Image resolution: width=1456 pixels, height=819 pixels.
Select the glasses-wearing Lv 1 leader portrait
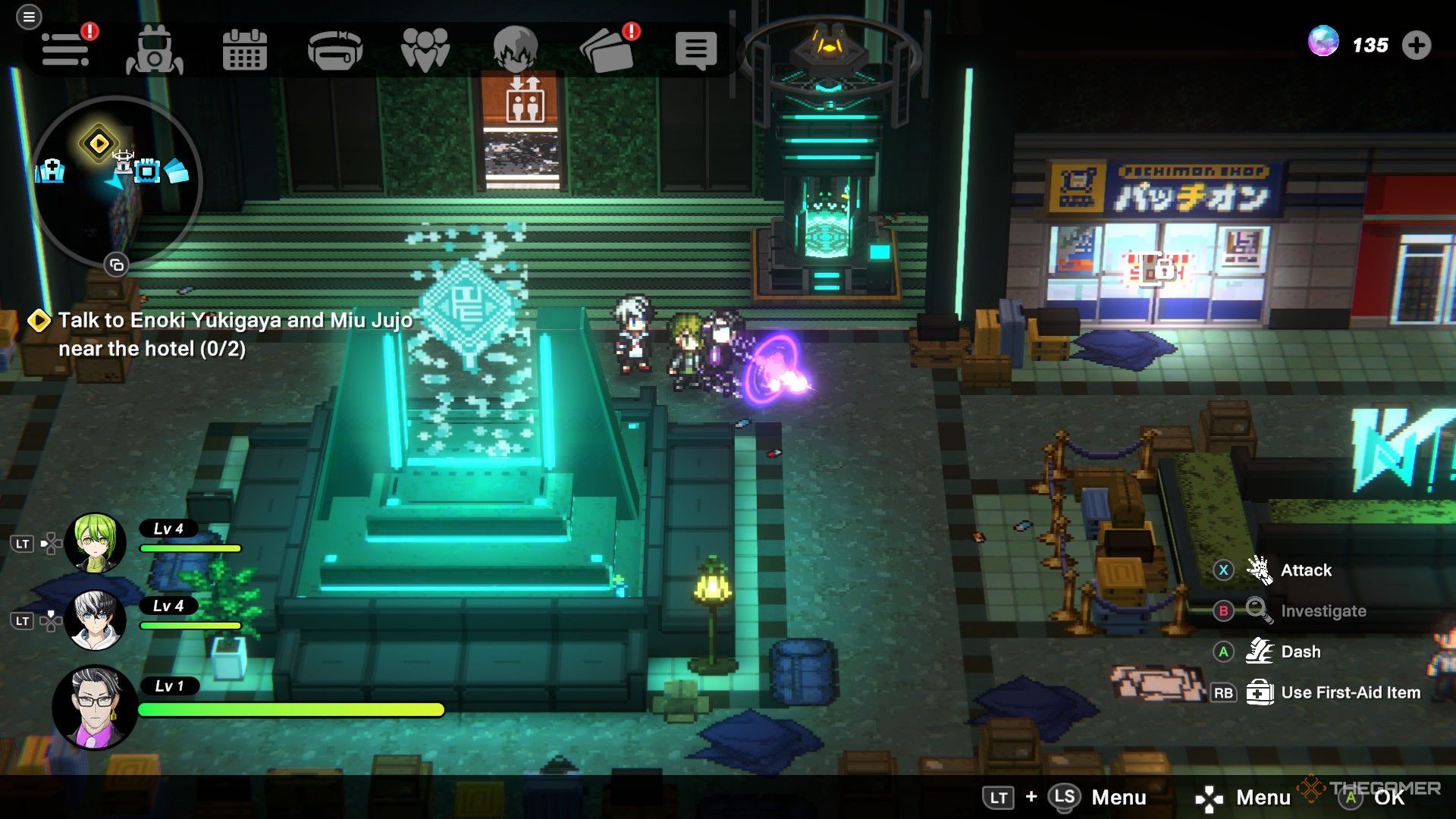click(x=95, y=707)
